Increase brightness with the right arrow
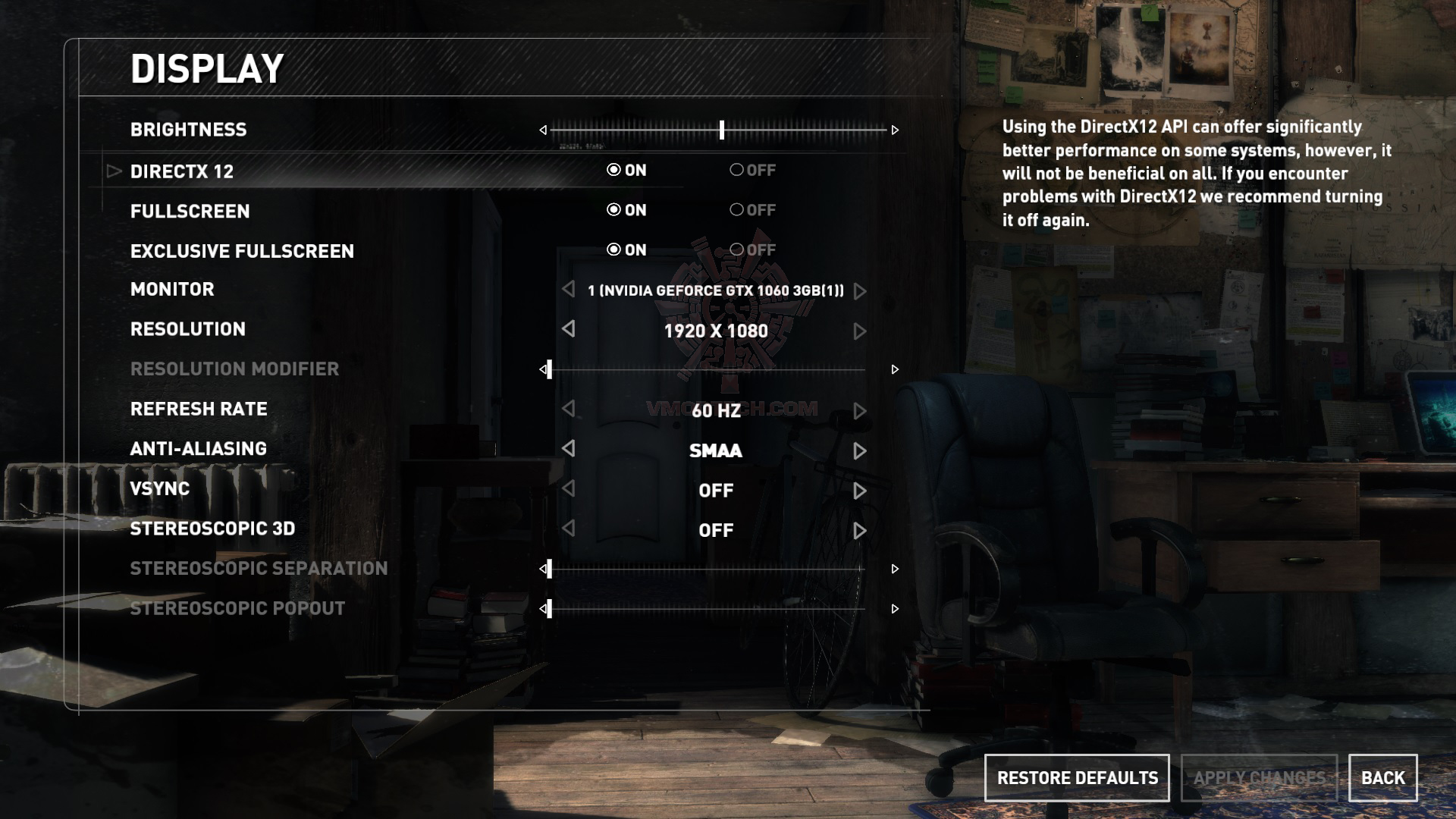Viewport: 1456px width, 819px height. pyautogui.click(x=895, y=130)
